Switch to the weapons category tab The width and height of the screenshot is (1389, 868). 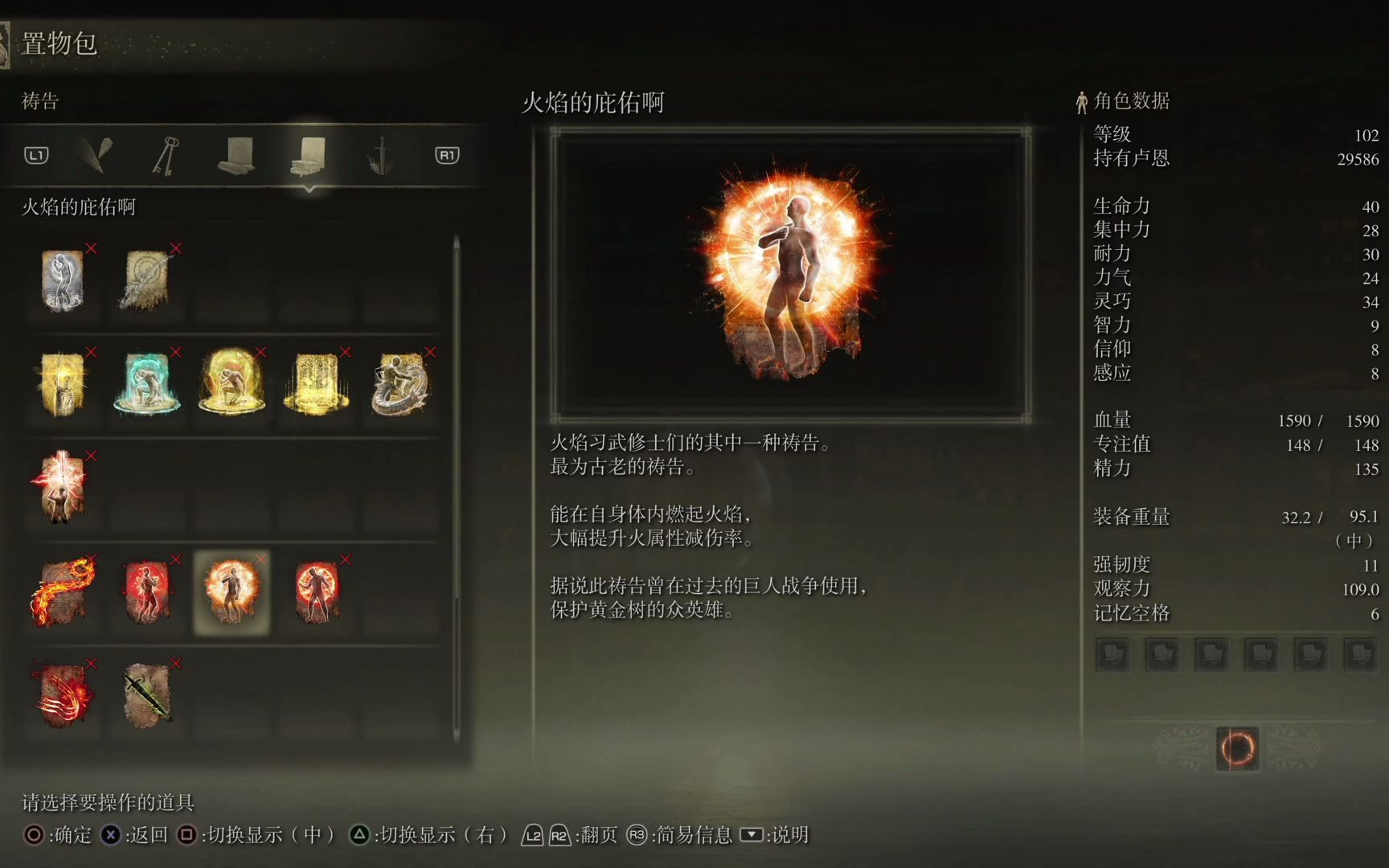pyautogui.click(x=380, y=155)
